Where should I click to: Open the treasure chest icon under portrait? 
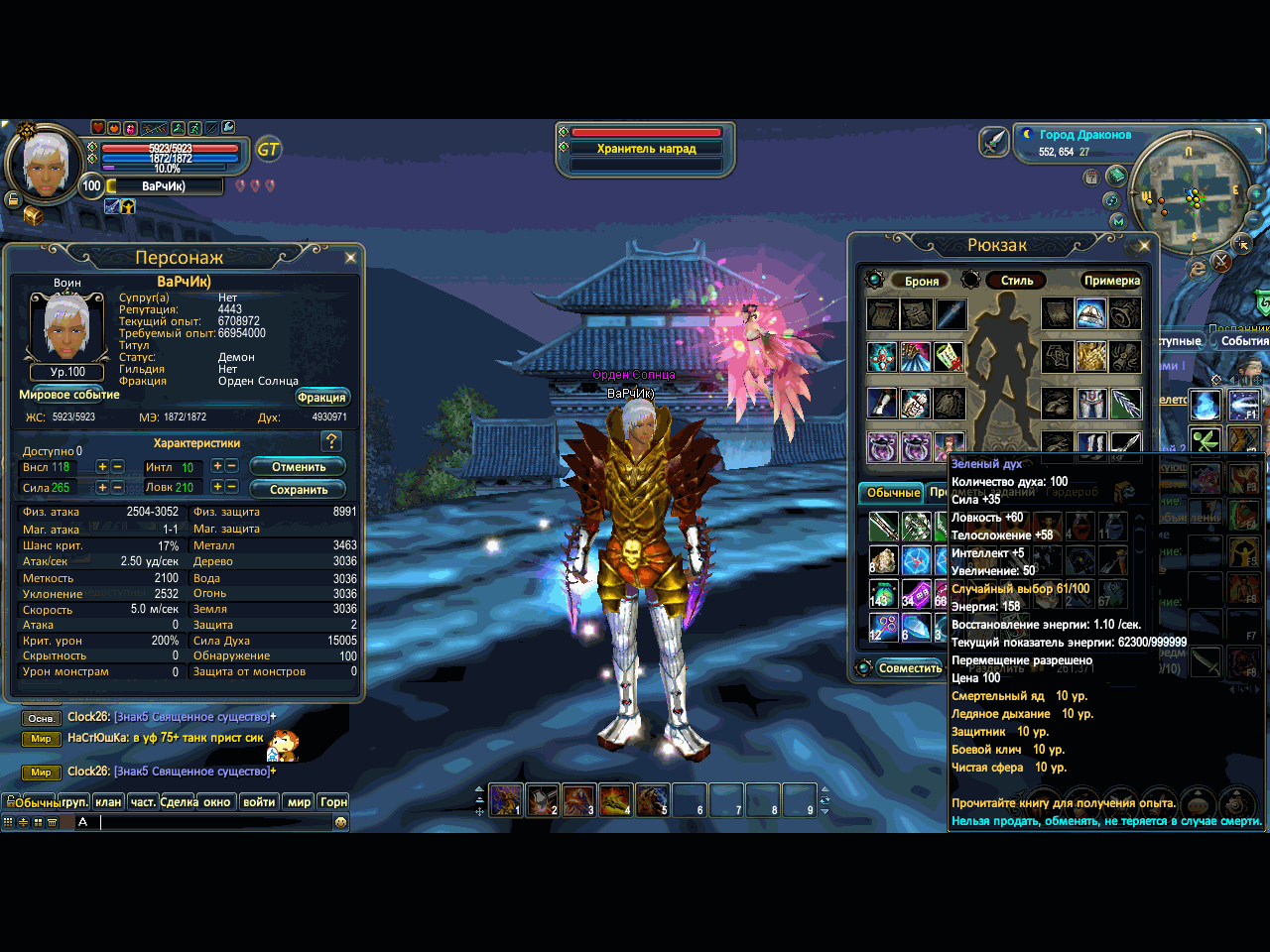coord(33,215)
